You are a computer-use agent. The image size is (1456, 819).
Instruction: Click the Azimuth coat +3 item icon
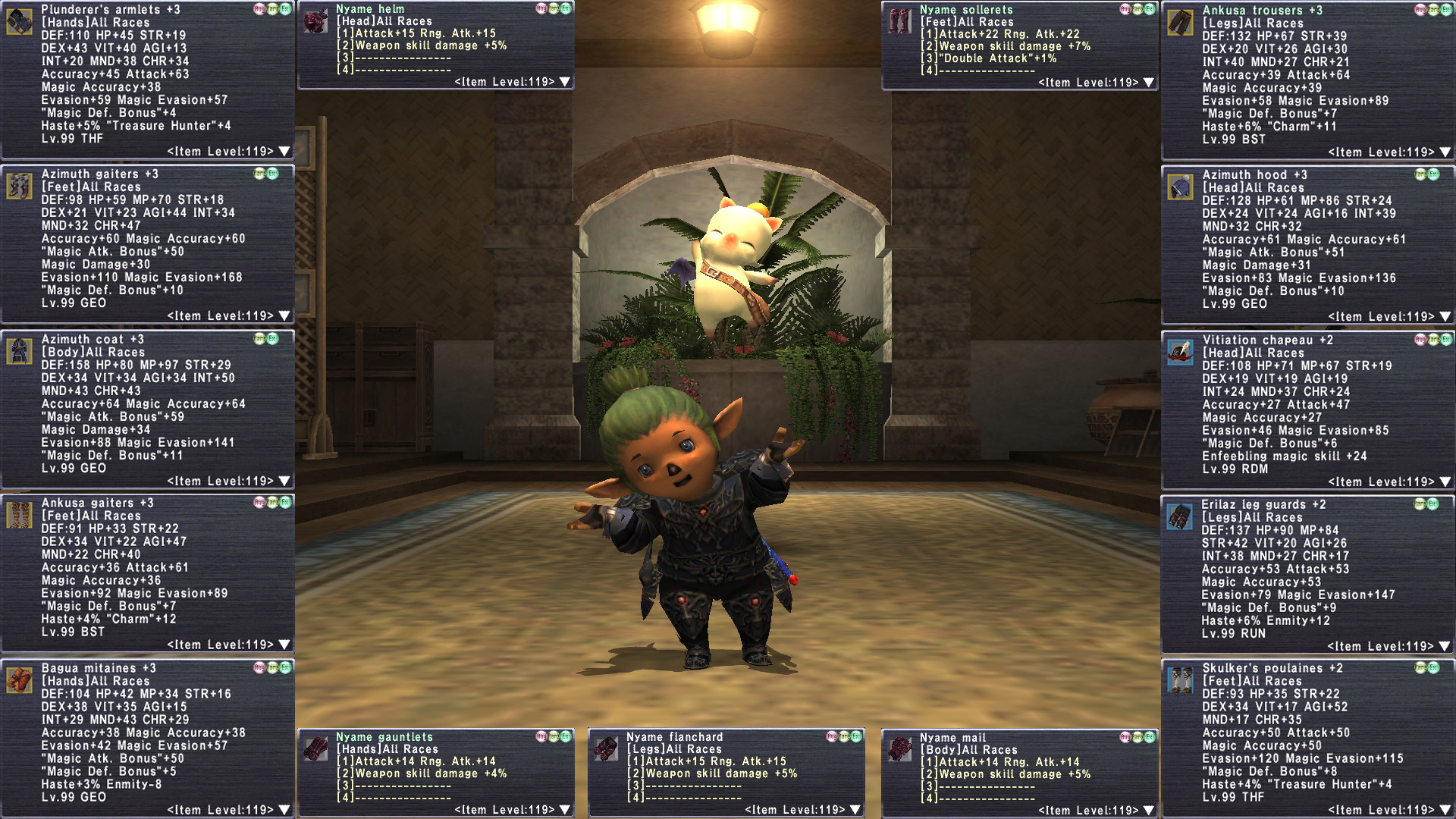tap(19, 351)
